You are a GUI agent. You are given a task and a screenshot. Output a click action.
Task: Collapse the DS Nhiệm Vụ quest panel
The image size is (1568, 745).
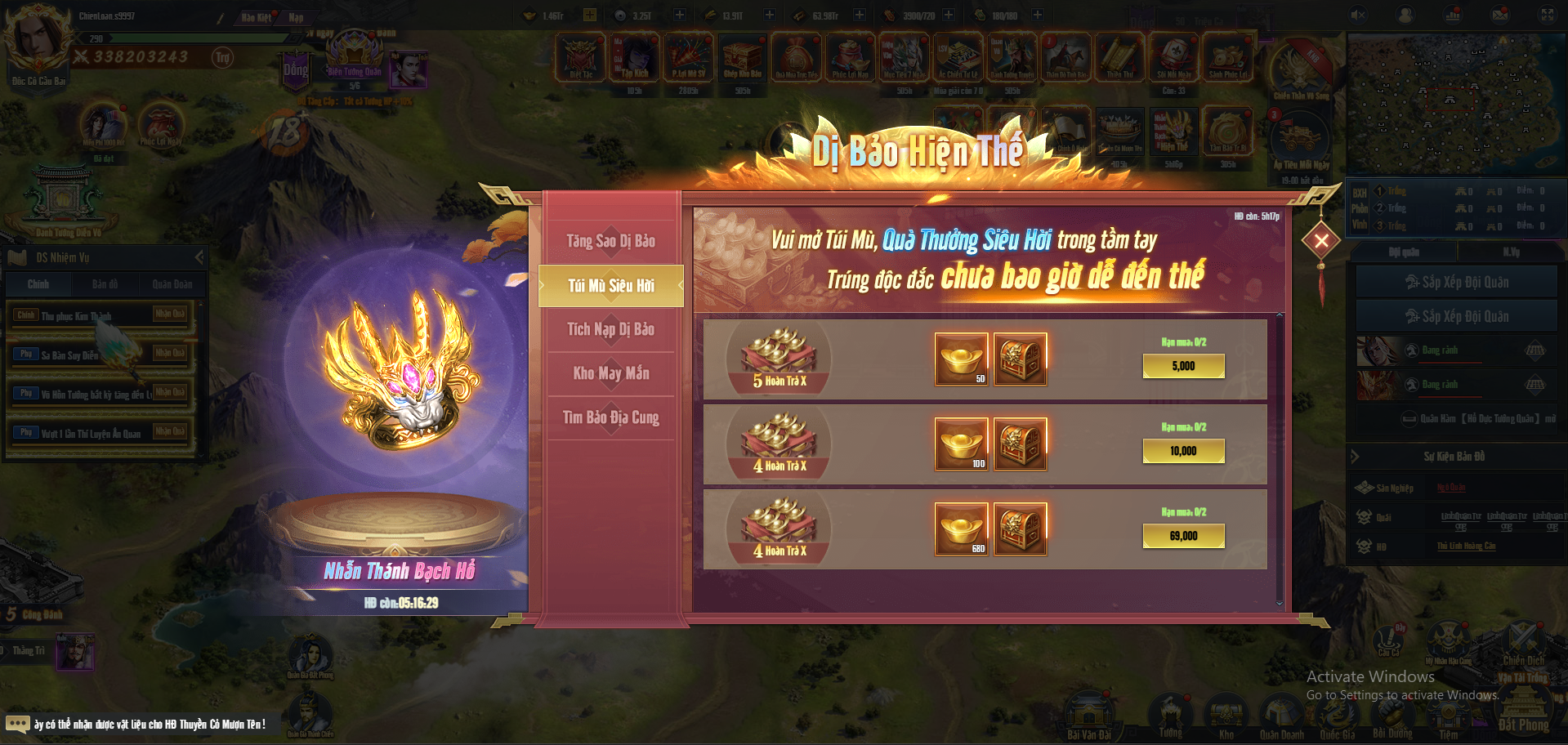(199, 257)
